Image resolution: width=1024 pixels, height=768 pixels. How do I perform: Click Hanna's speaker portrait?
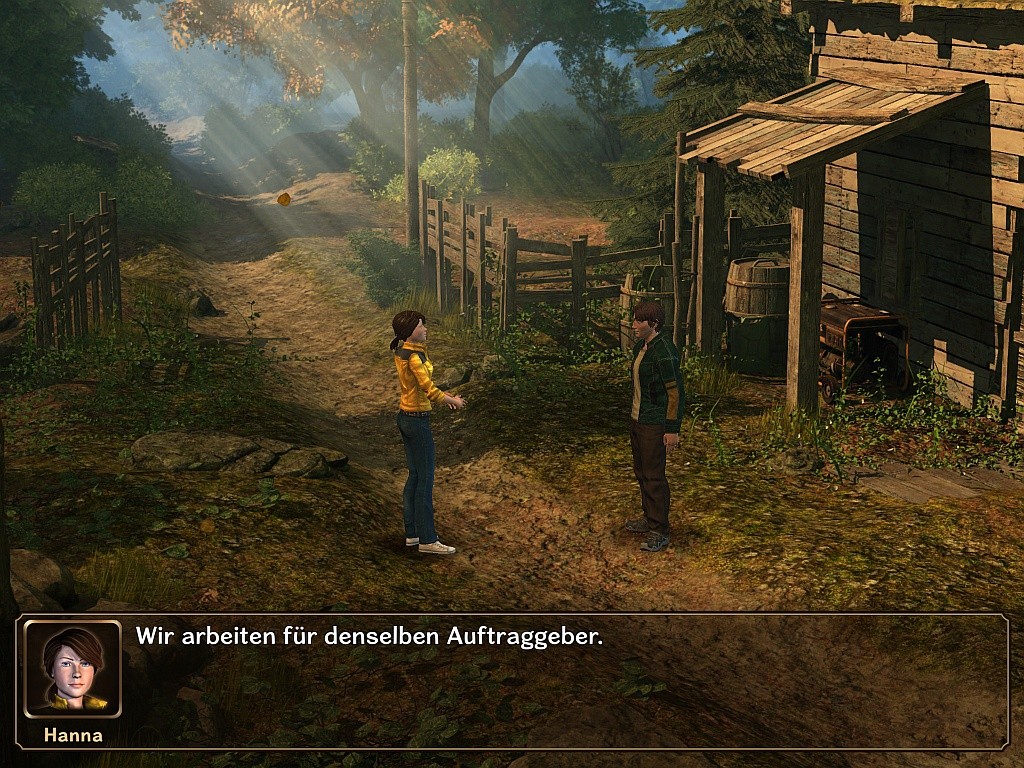click(x=72, y=668)
